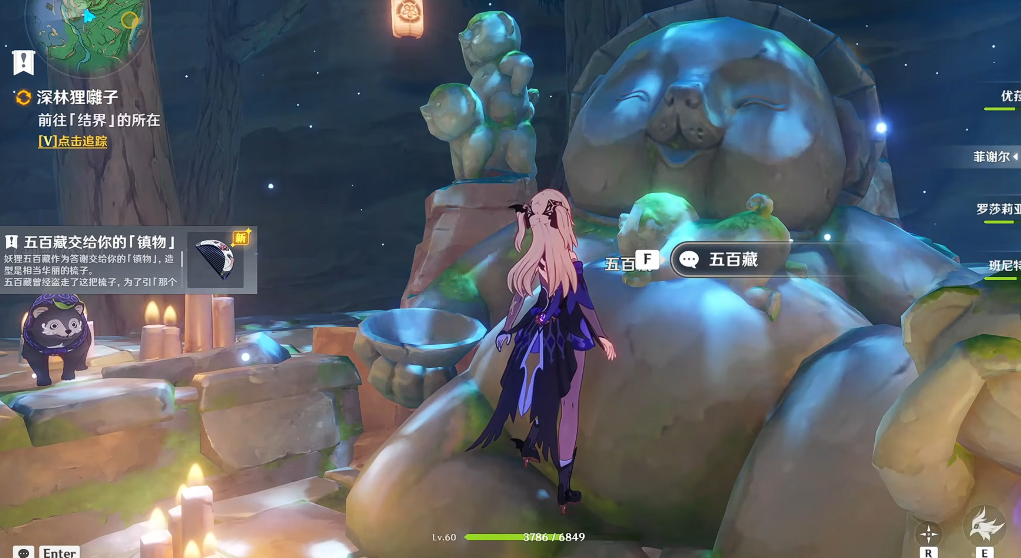
Task: Select the 深林狸囃子 quest tracker
Action: 78,98
